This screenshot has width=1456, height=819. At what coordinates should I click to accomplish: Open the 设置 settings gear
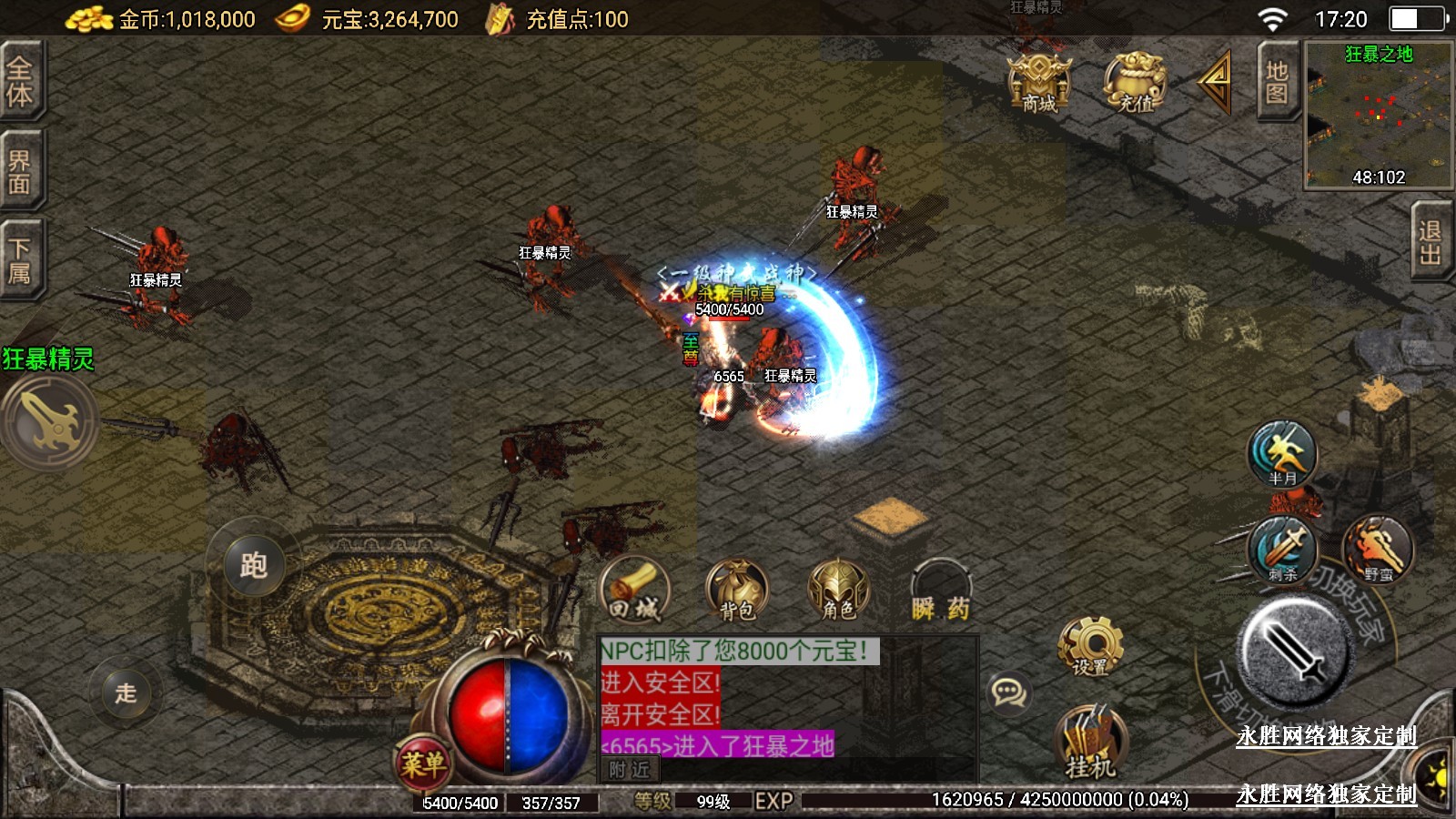(1090, 646)
